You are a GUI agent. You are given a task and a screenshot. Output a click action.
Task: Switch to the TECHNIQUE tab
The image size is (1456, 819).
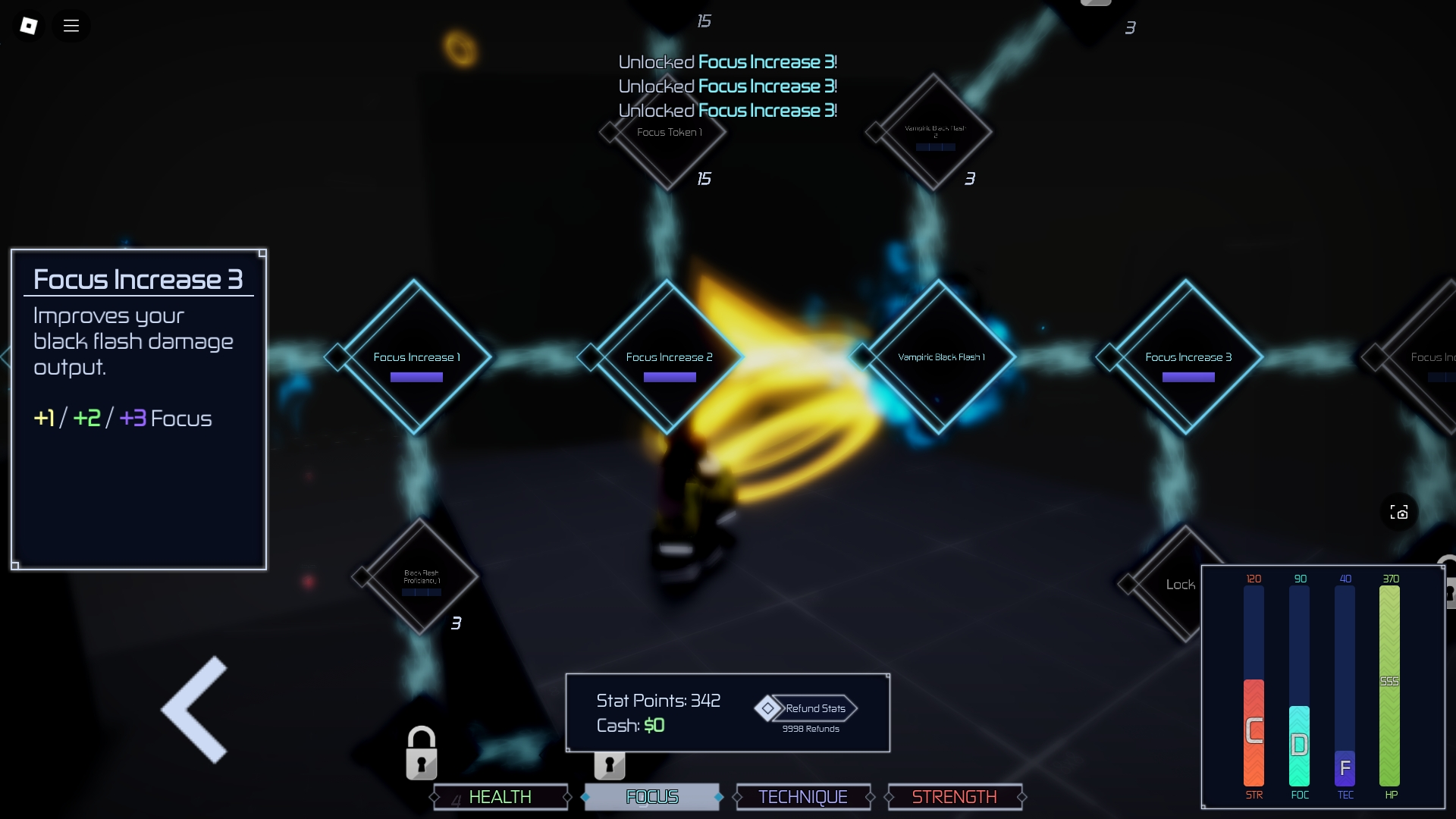coord(803,797)
